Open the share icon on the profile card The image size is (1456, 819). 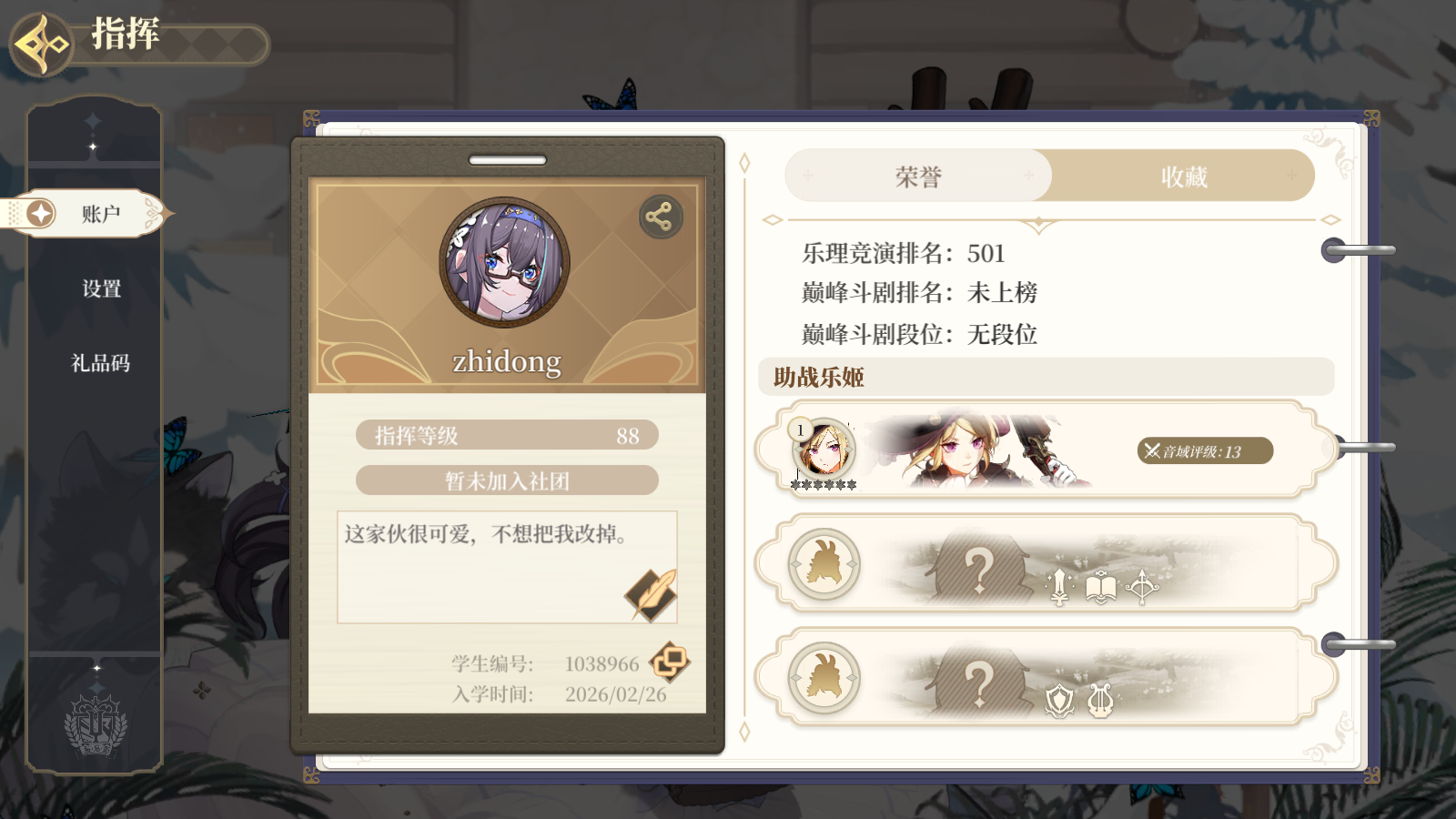coord(662,217)
